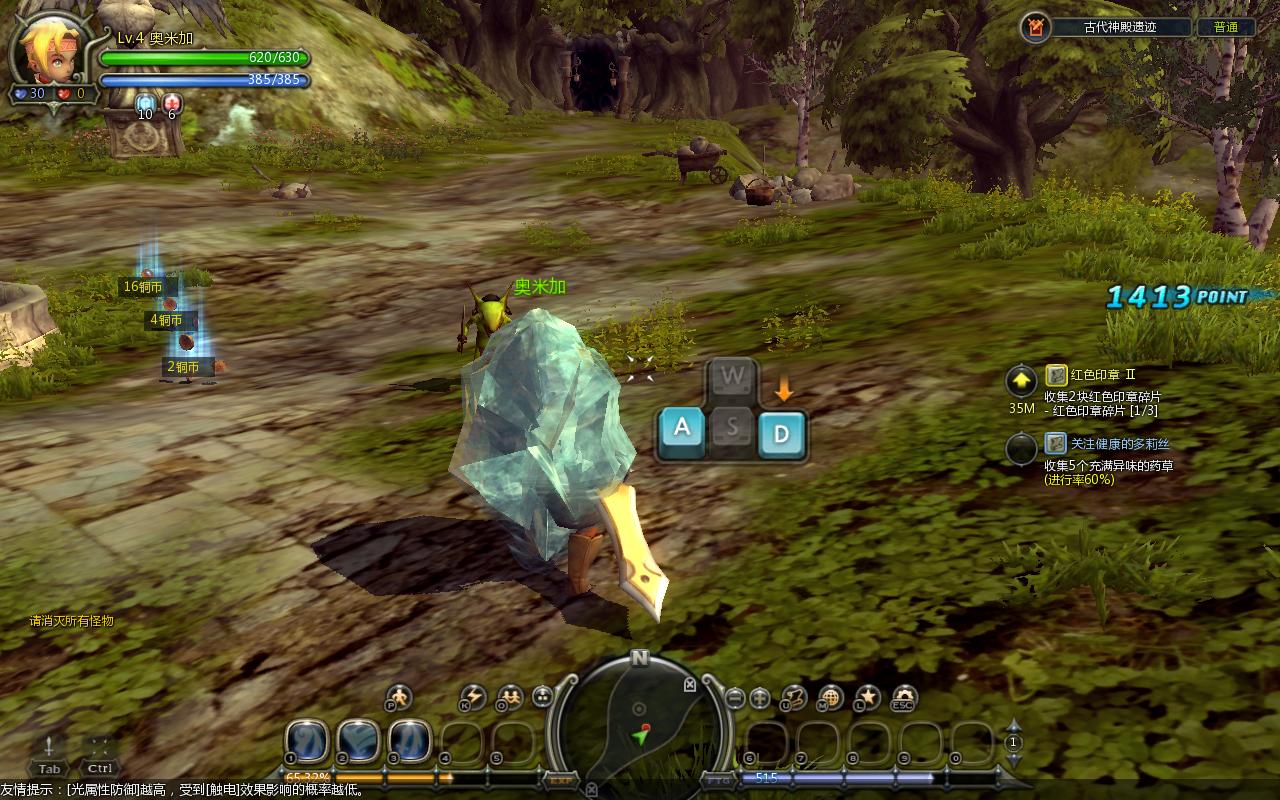Switch hotbar page with the down arrow

coord(1013,759)
